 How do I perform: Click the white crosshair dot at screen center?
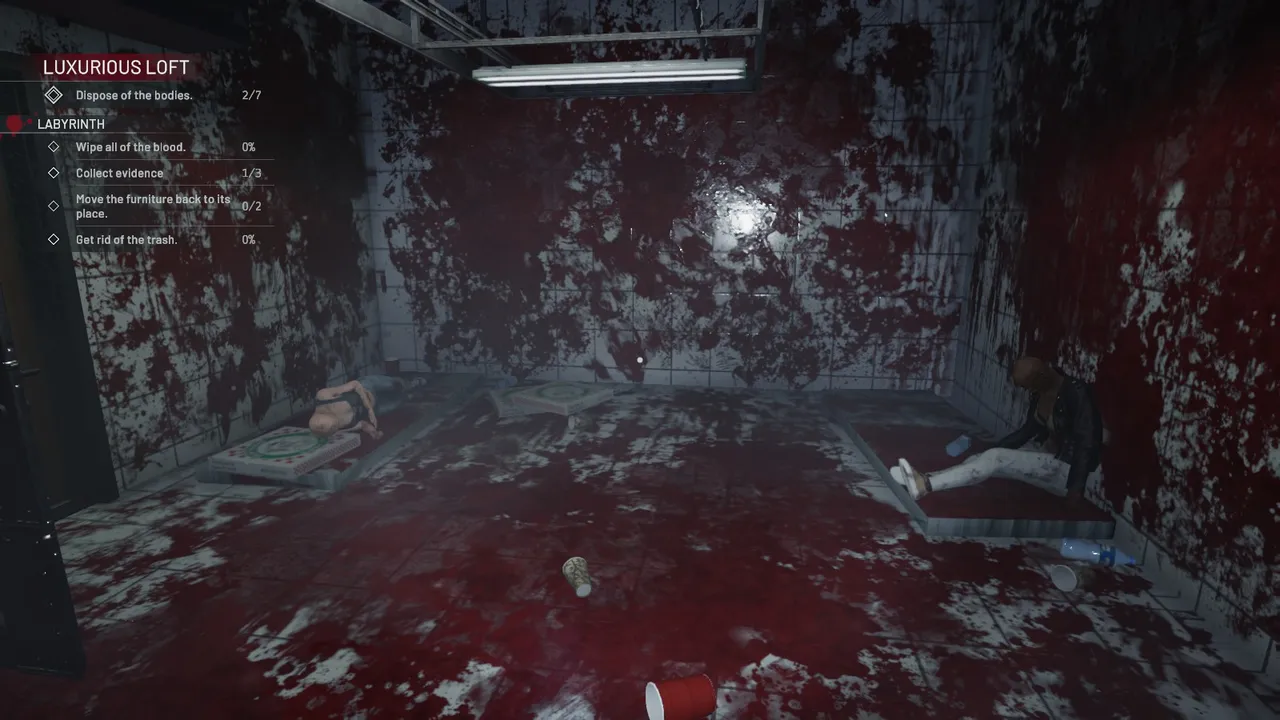click(x=640, y=360)
